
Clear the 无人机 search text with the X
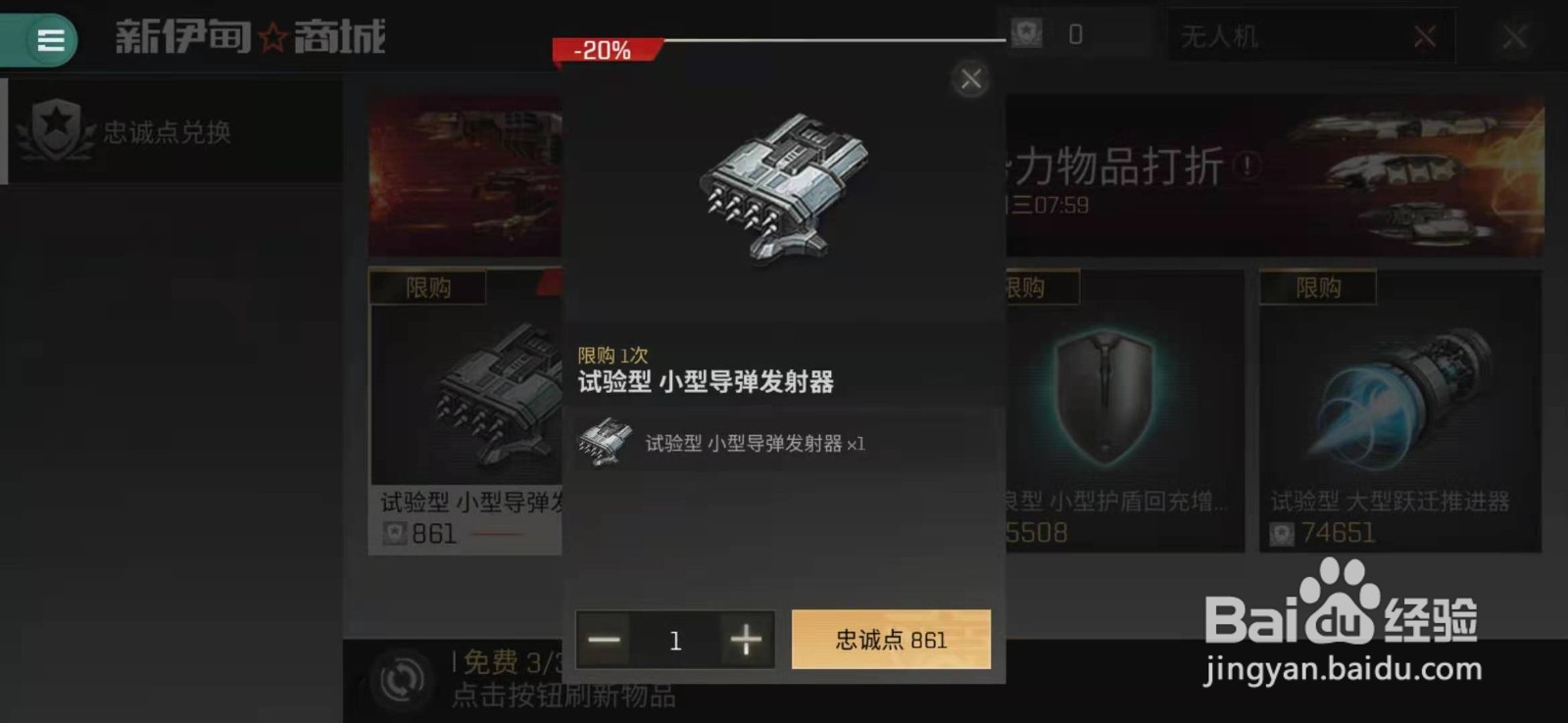pyautogui.click(x=1426, y=36)
